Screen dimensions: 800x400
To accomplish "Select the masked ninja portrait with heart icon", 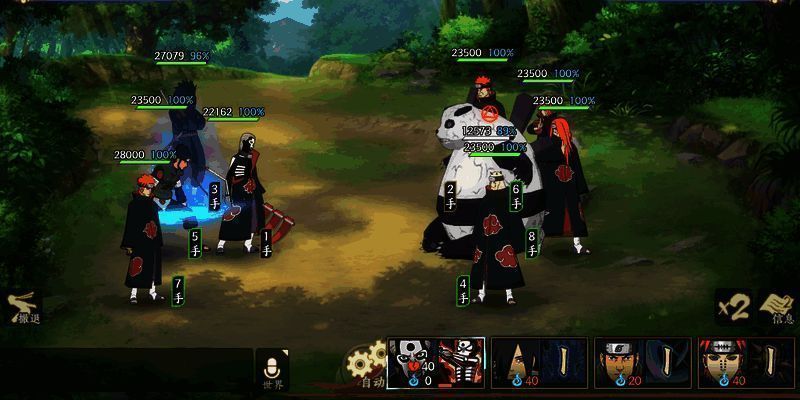I will (x=412, y=361).
